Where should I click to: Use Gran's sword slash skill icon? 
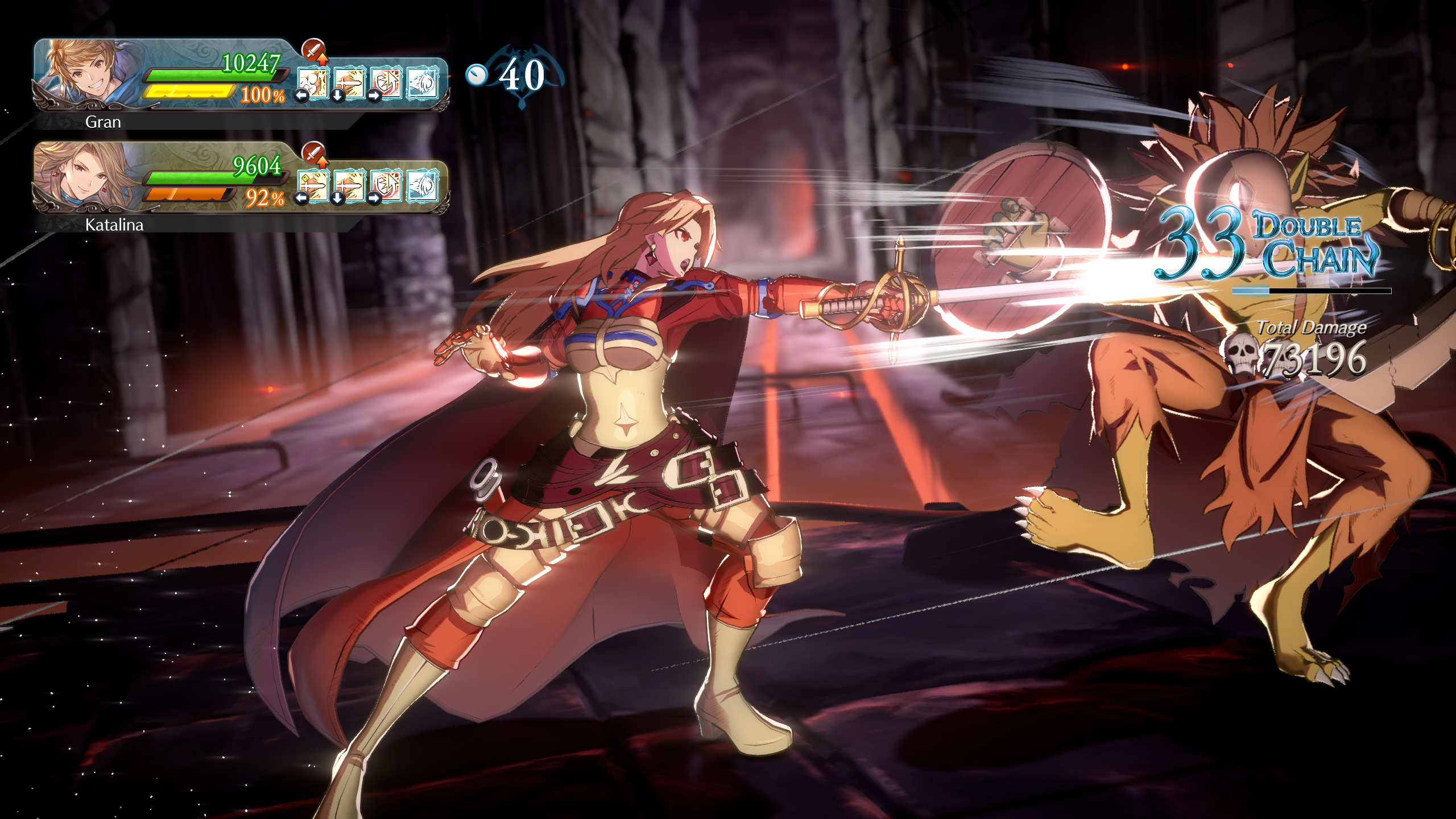[350, 84]
